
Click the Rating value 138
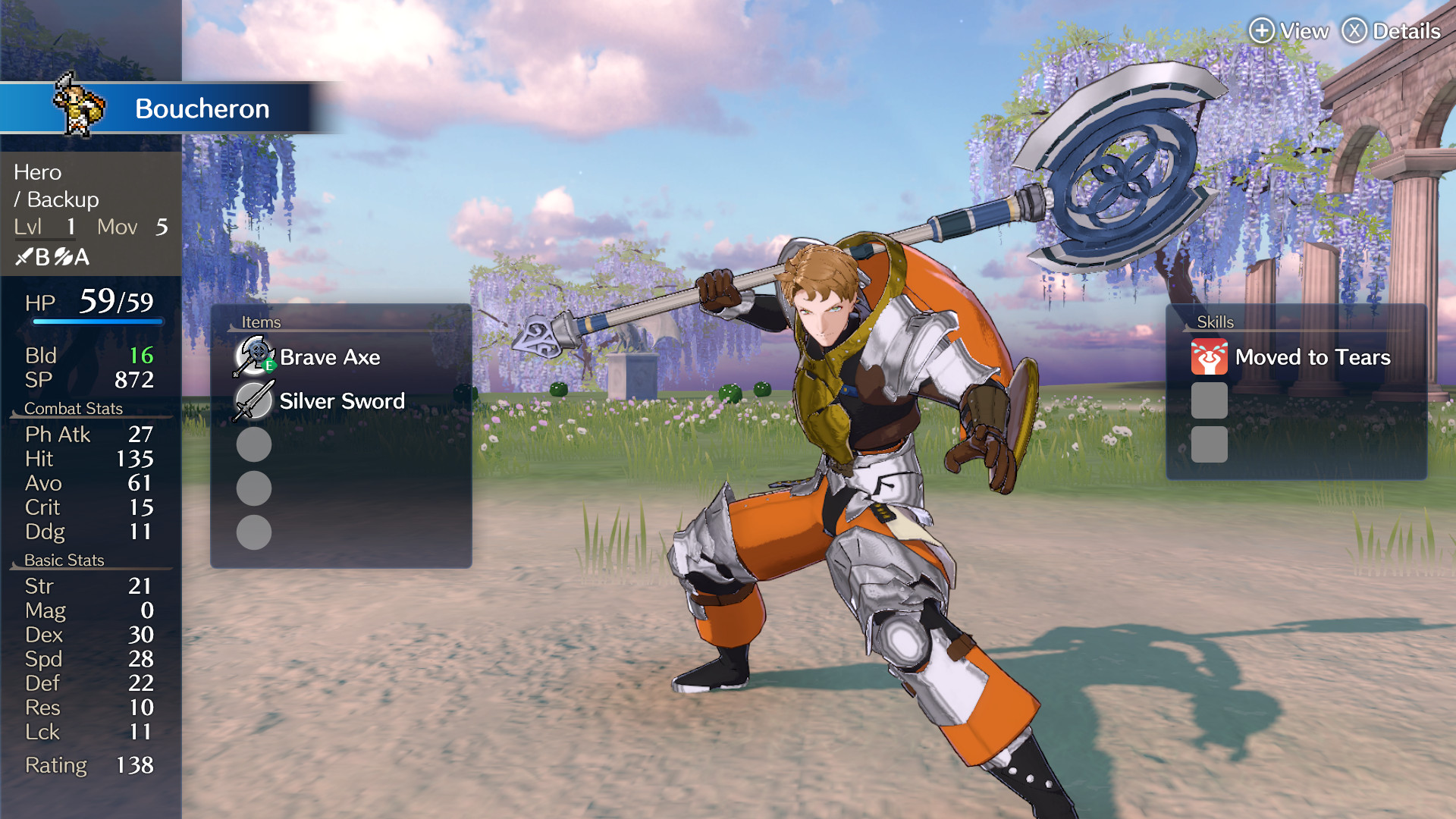click(135, 765)
